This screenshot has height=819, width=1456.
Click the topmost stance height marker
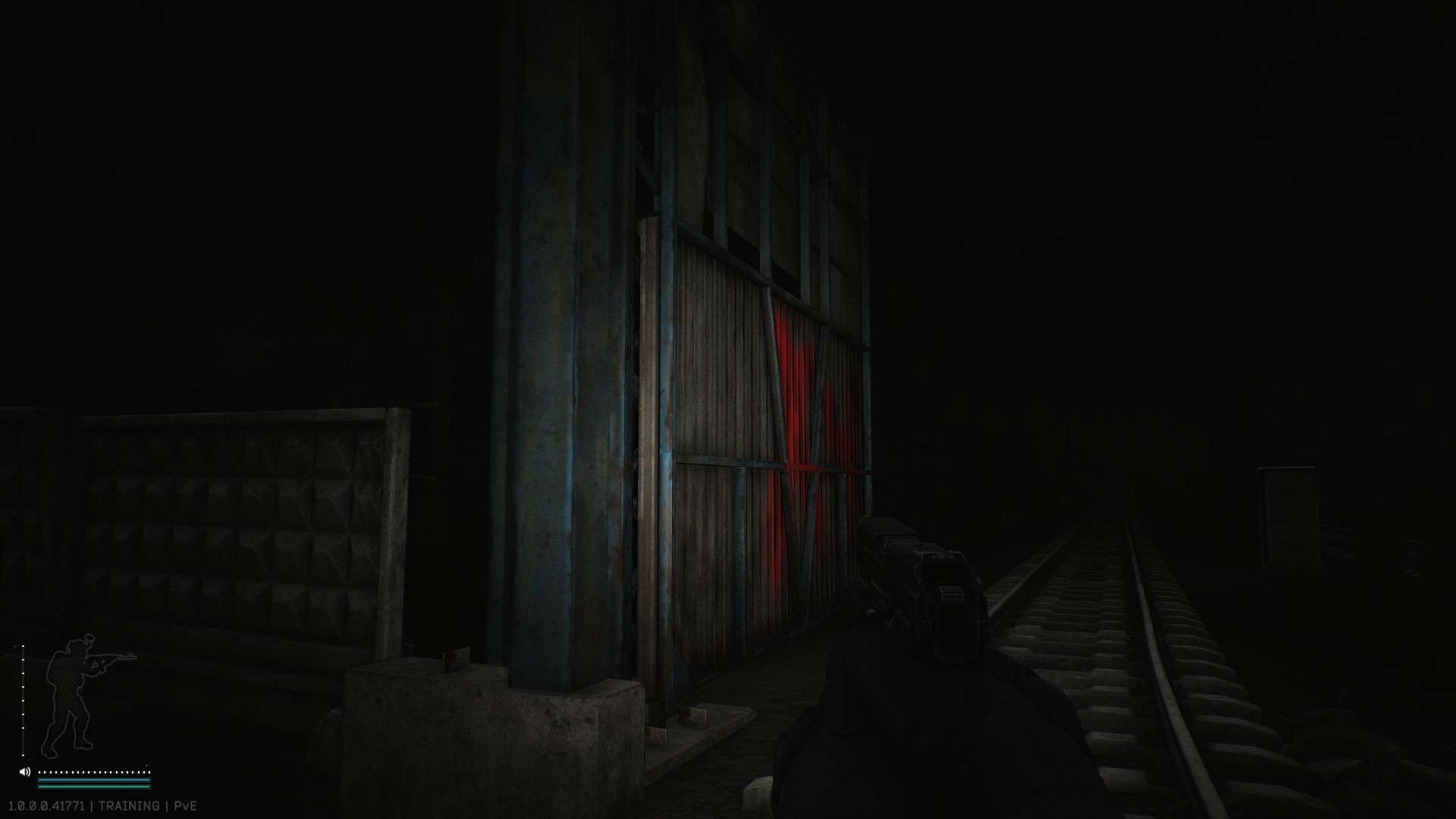tap(24, 646)
